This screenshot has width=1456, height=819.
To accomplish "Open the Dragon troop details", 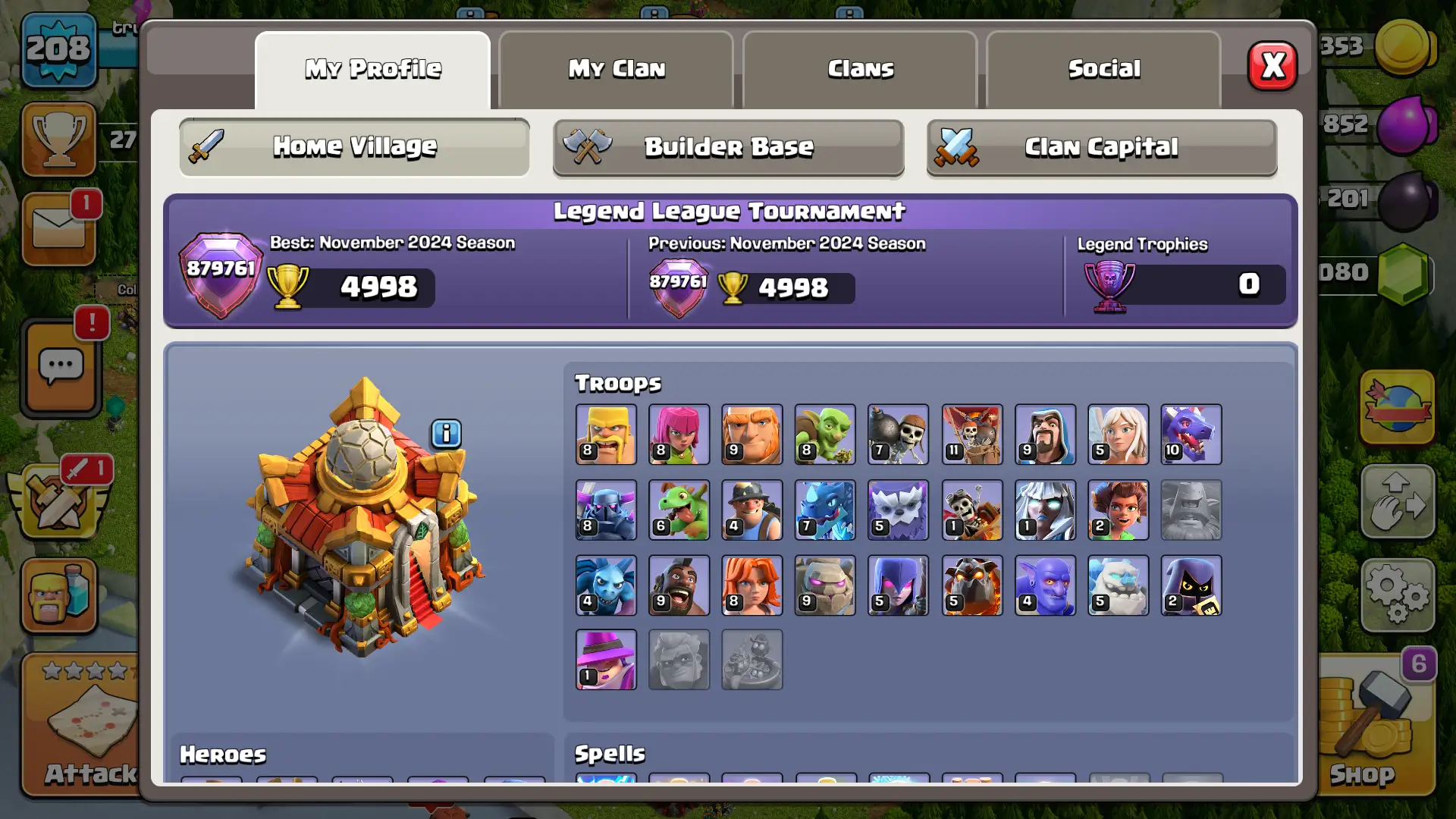I will pos(1191,435).
